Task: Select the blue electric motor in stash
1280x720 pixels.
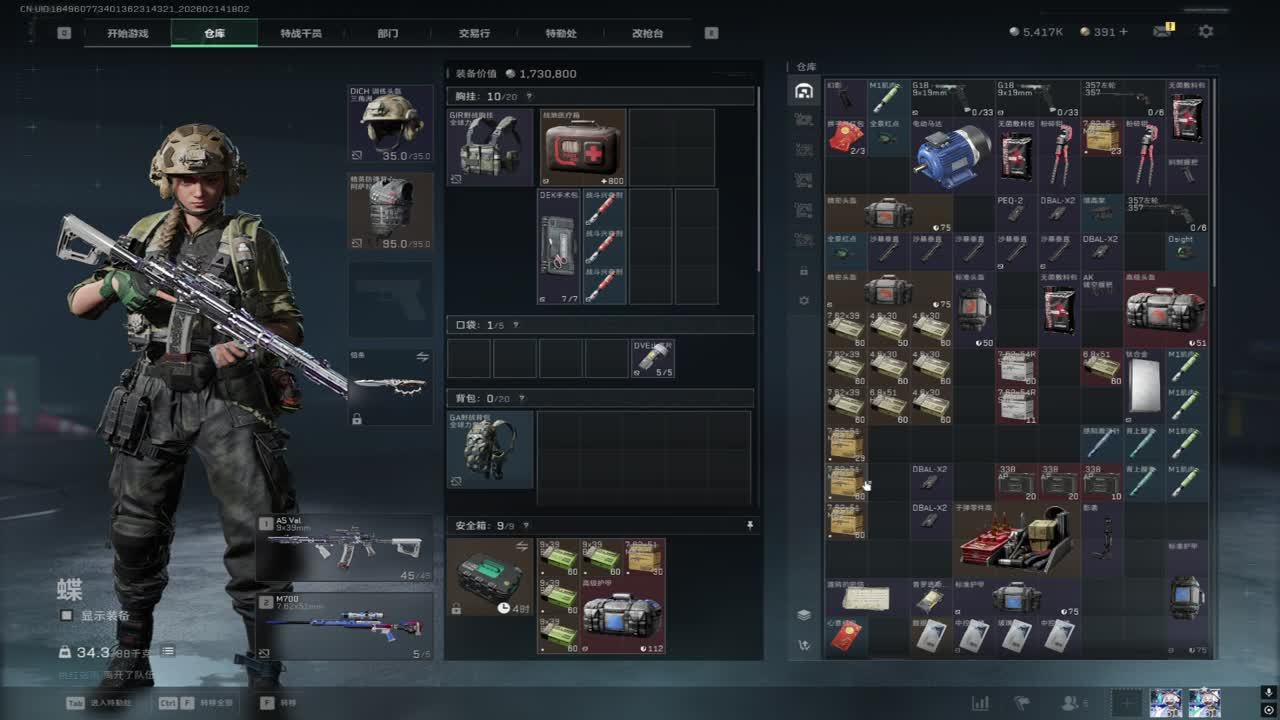Action: click(x=951, y=157)
